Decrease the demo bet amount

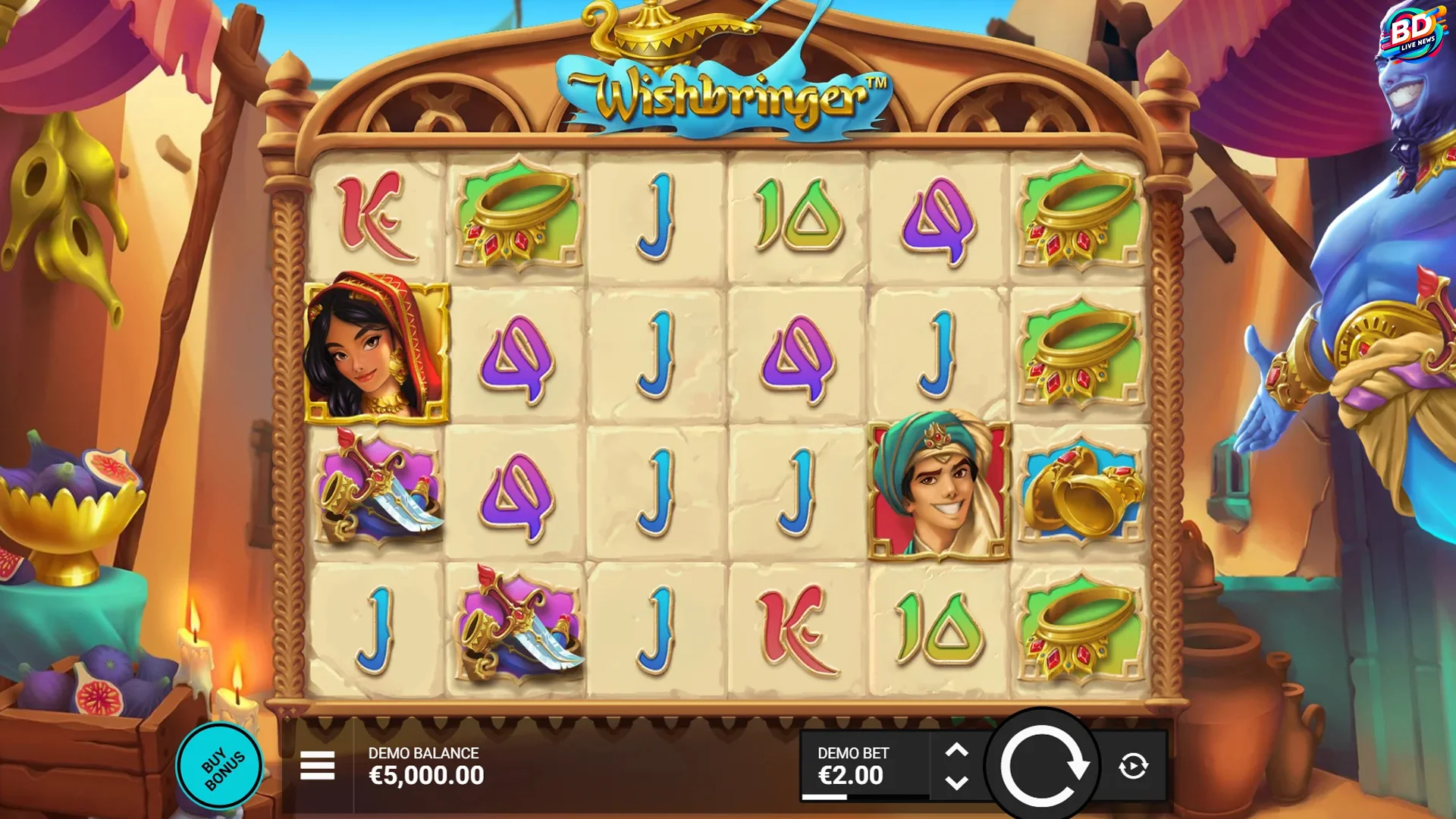(x=957, y=783)
